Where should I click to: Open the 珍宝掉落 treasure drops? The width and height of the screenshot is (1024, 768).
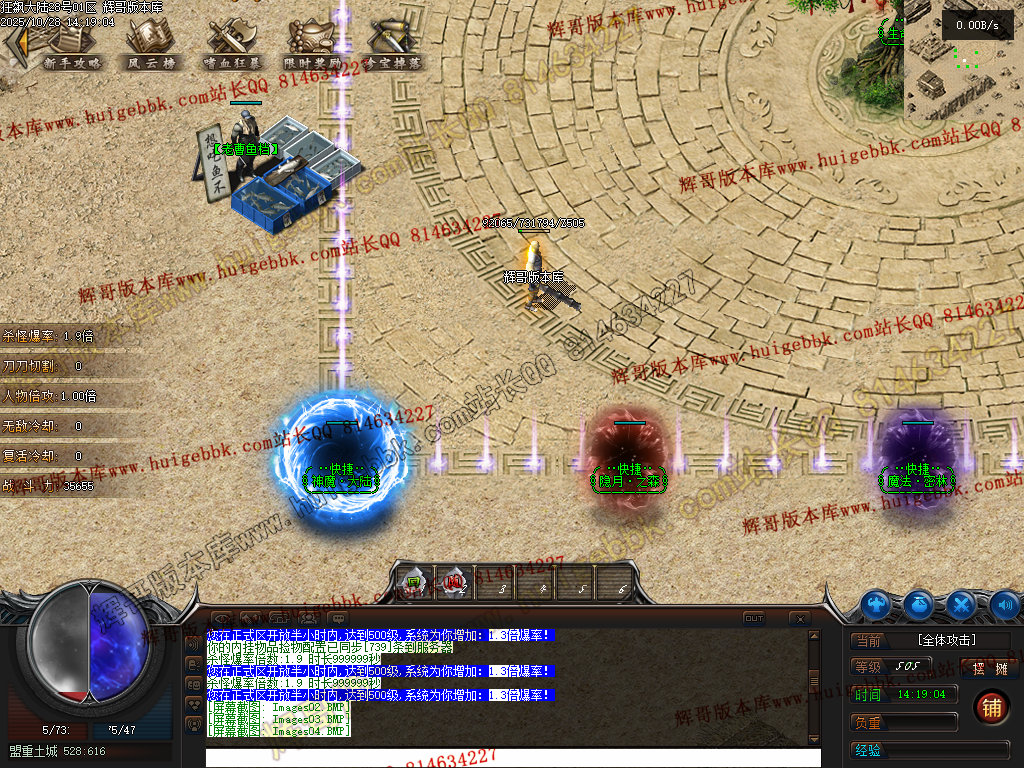pos(392,43)
